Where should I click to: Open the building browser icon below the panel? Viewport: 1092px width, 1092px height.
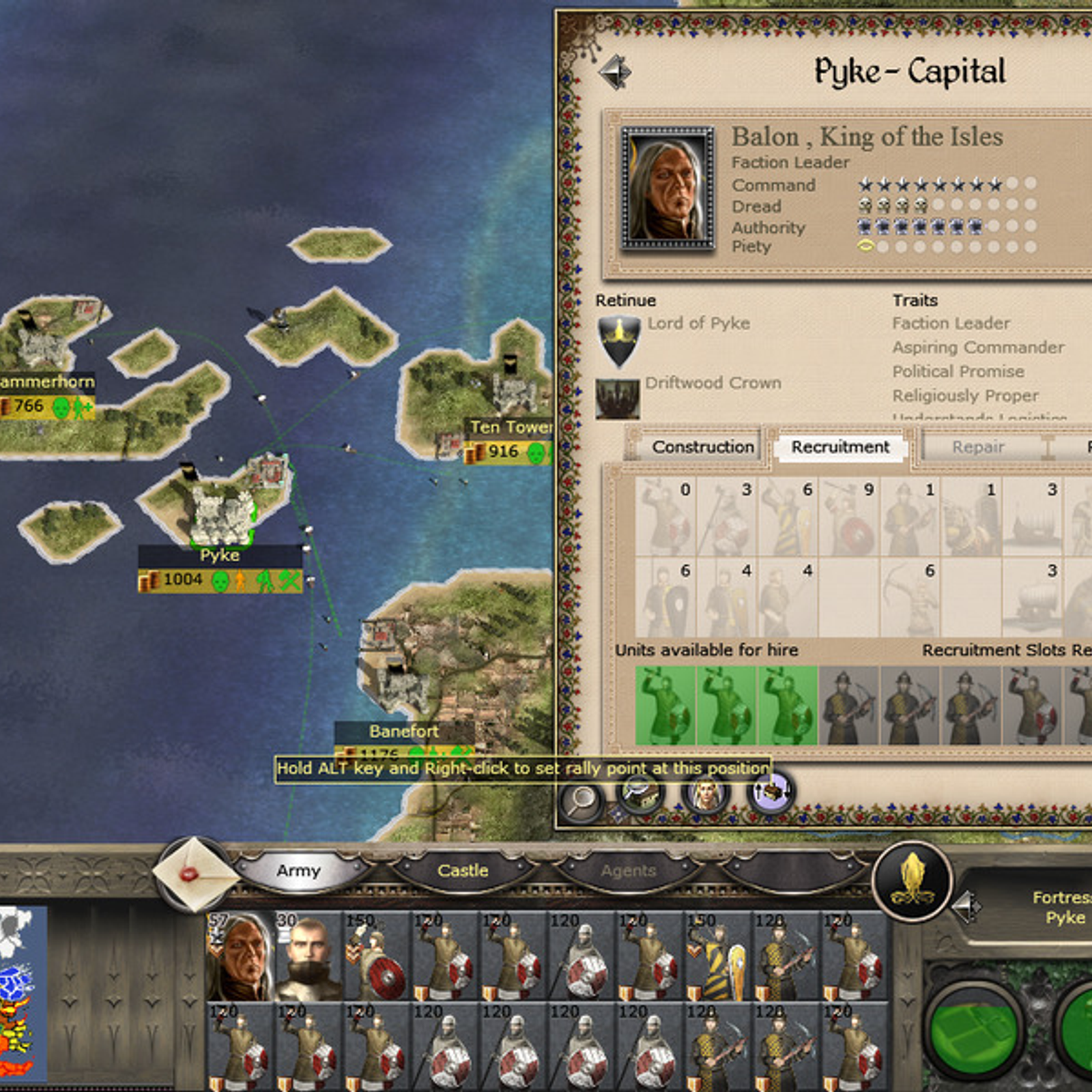tap(642, 794)
